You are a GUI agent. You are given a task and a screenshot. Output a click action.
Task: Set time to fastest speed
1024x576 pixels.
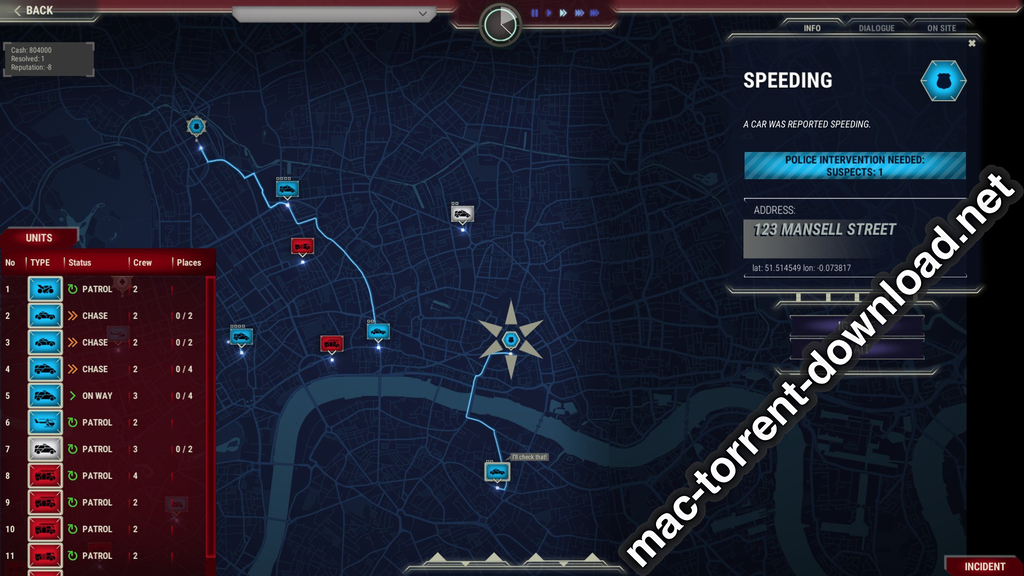pos(594,13)
